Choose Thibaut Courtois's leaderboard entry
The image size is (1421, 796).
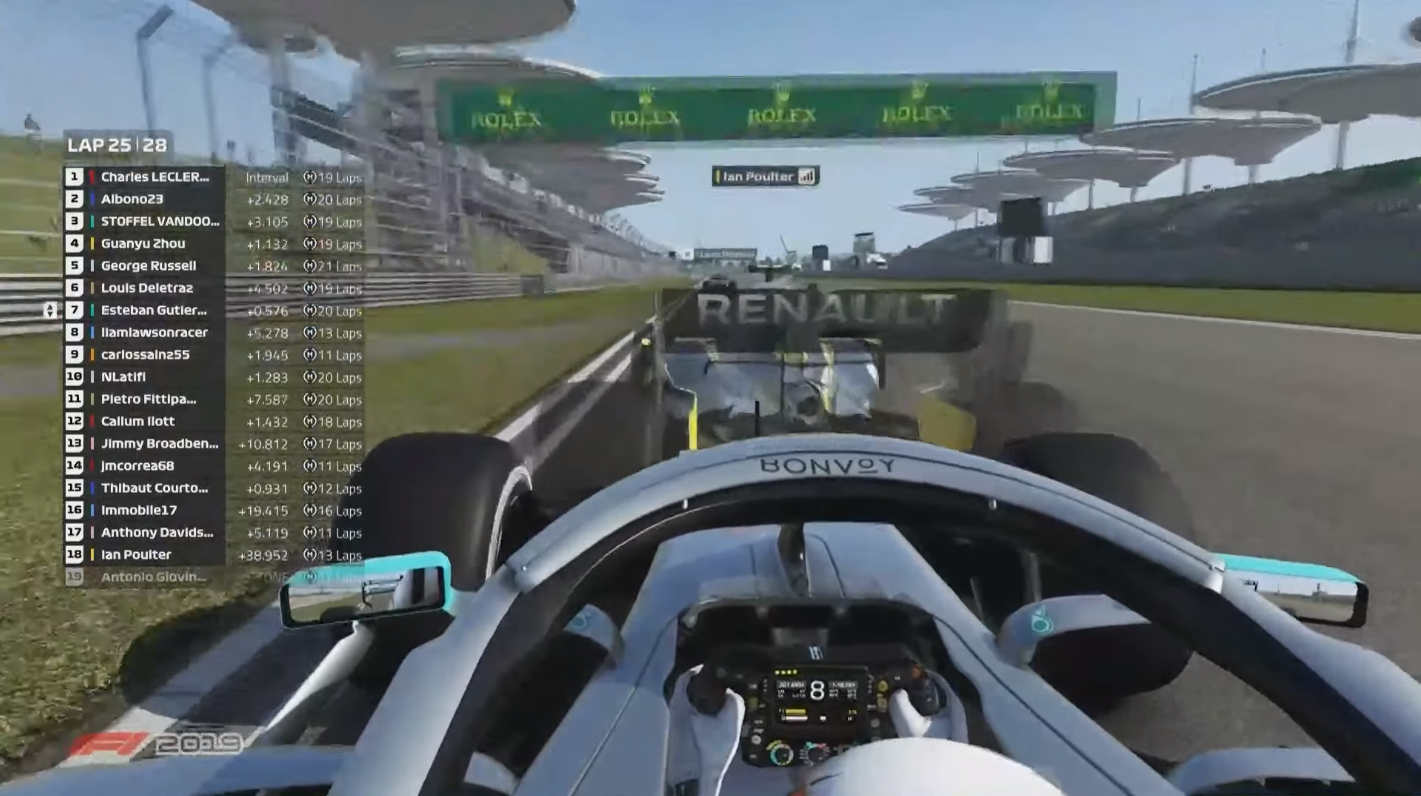pyautogui.click(x=154, y=488)
